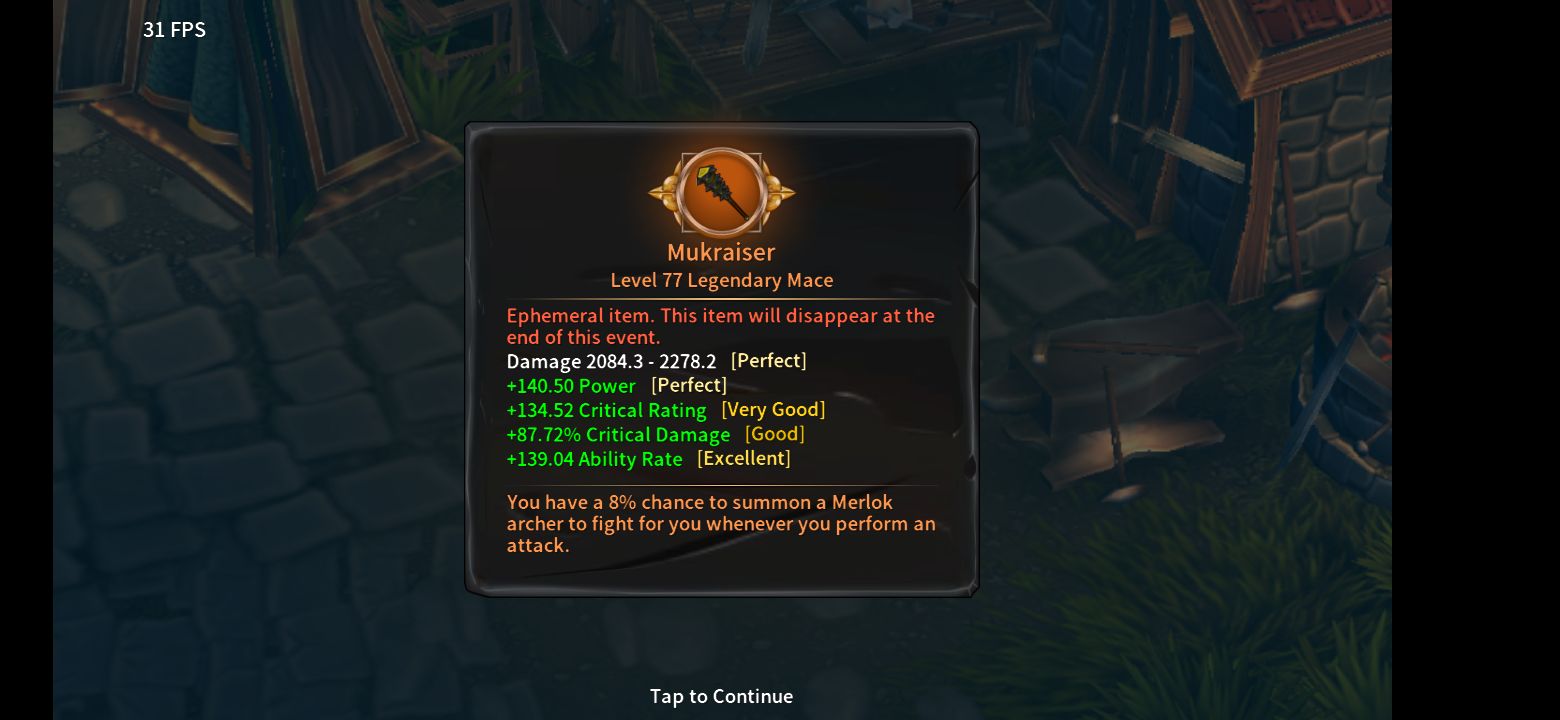Expand the +87.72% Critical Damage stat line
Viewport: 1560px width, 720px height.
(620, 434)
